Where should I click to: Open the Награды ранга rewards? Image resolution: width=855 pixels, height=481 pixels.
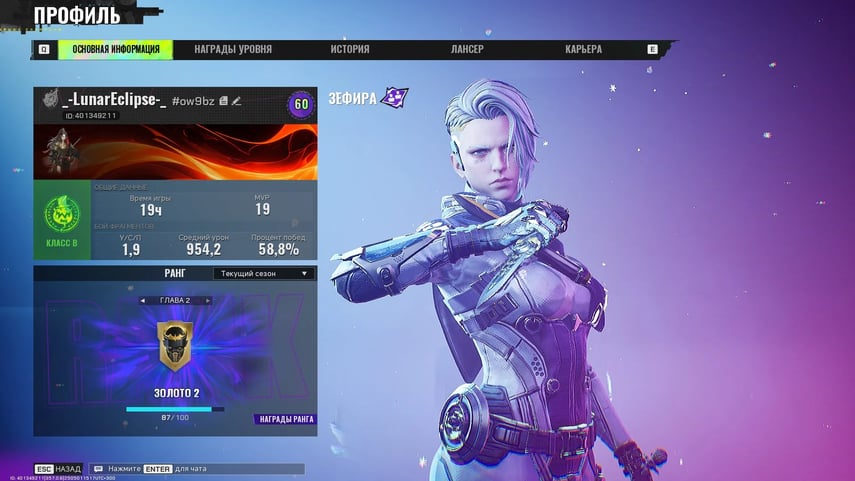point(285,419)
